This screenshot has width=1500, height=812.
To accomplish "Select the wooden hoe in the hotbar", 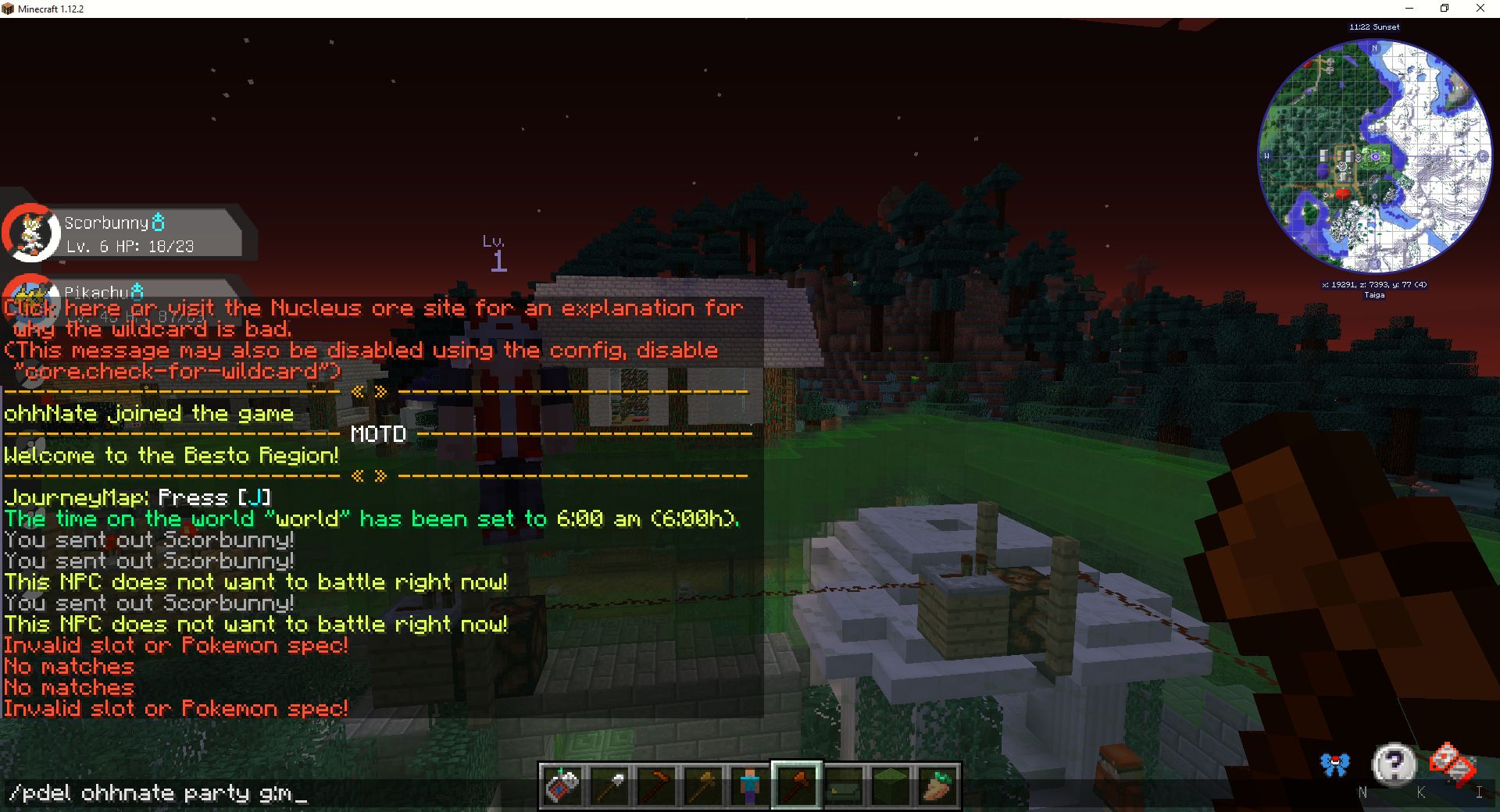I will click(657, 785).
